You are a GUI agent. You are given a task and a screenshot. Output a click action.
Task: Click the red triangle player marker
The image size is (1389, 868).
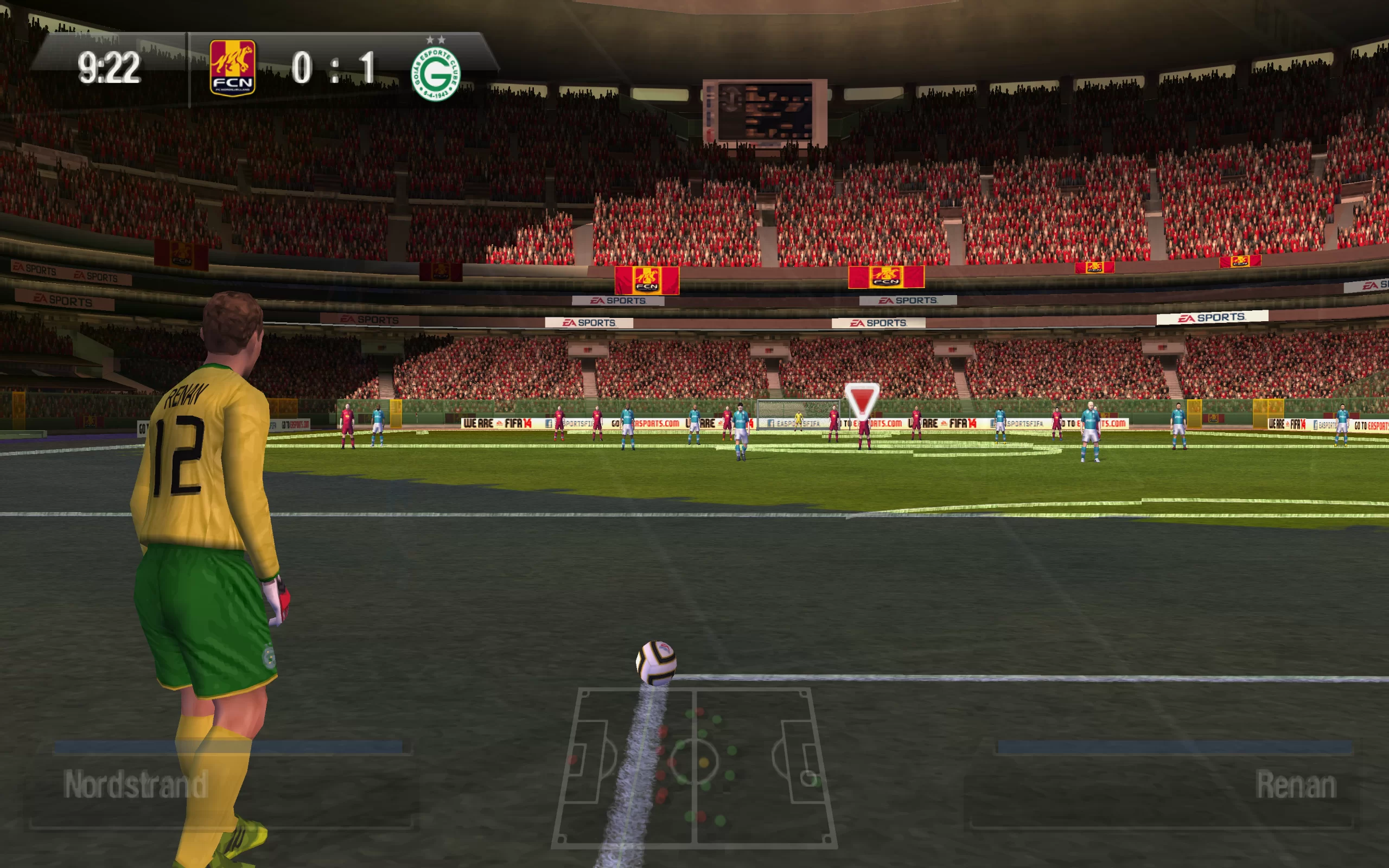click(x=861, y=400)
